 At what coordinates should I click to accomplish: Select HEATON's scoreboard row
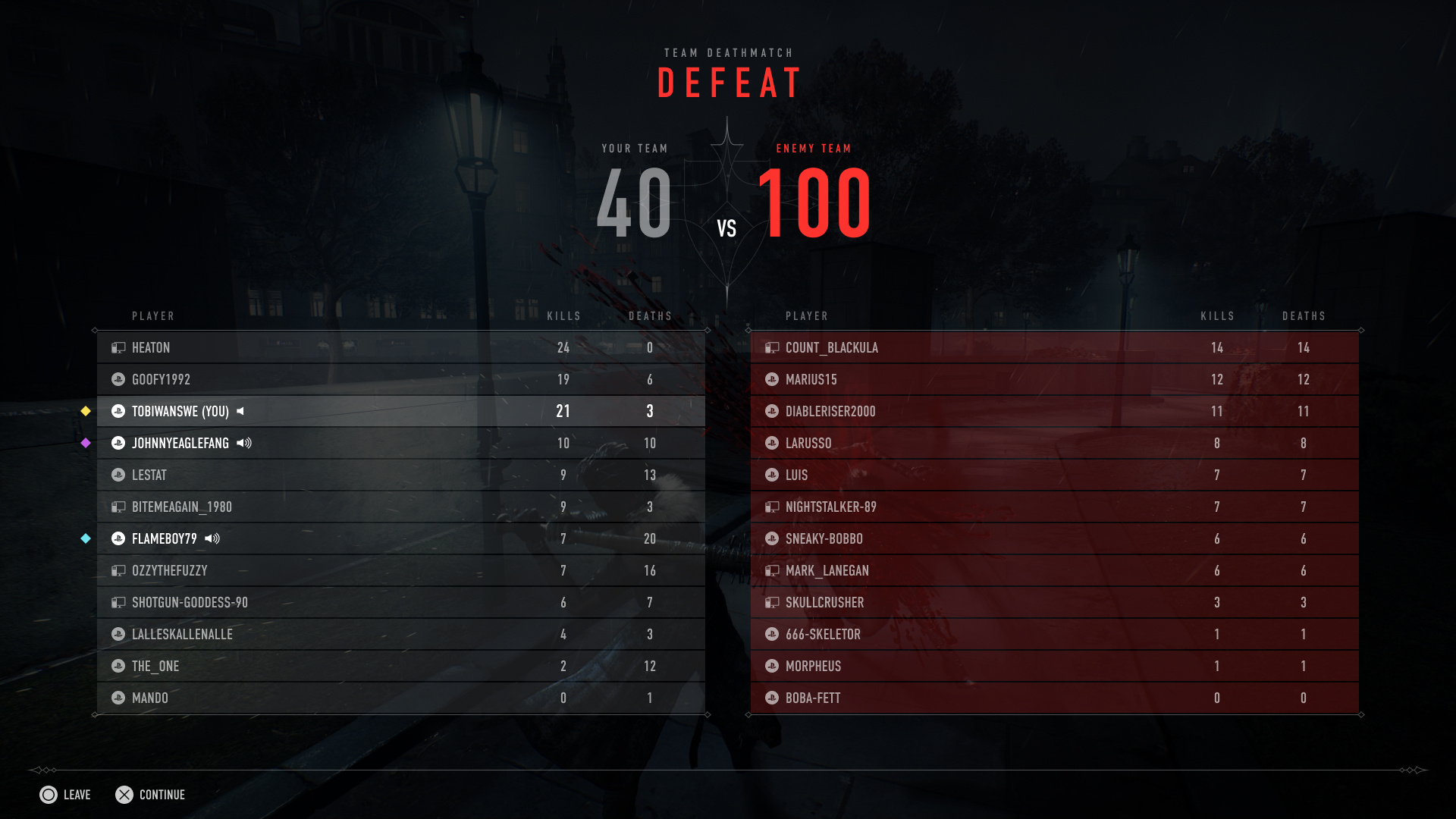[400, 348]
